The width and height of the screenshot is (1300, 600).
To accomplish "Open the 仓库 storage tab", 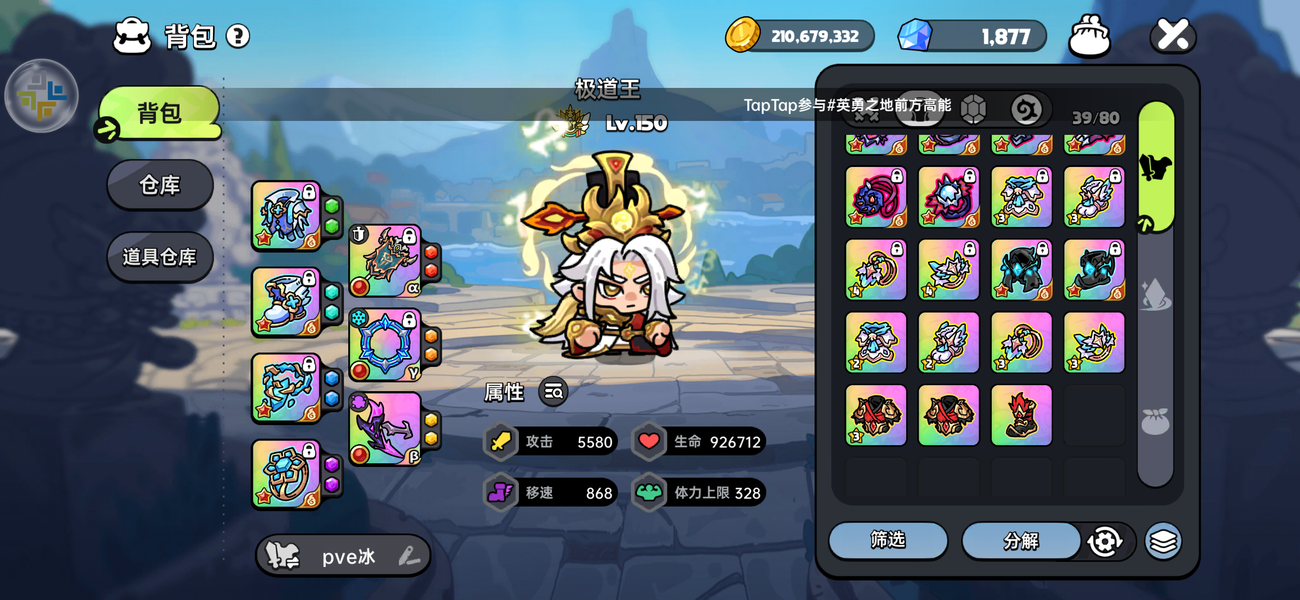I will point(160,185).
